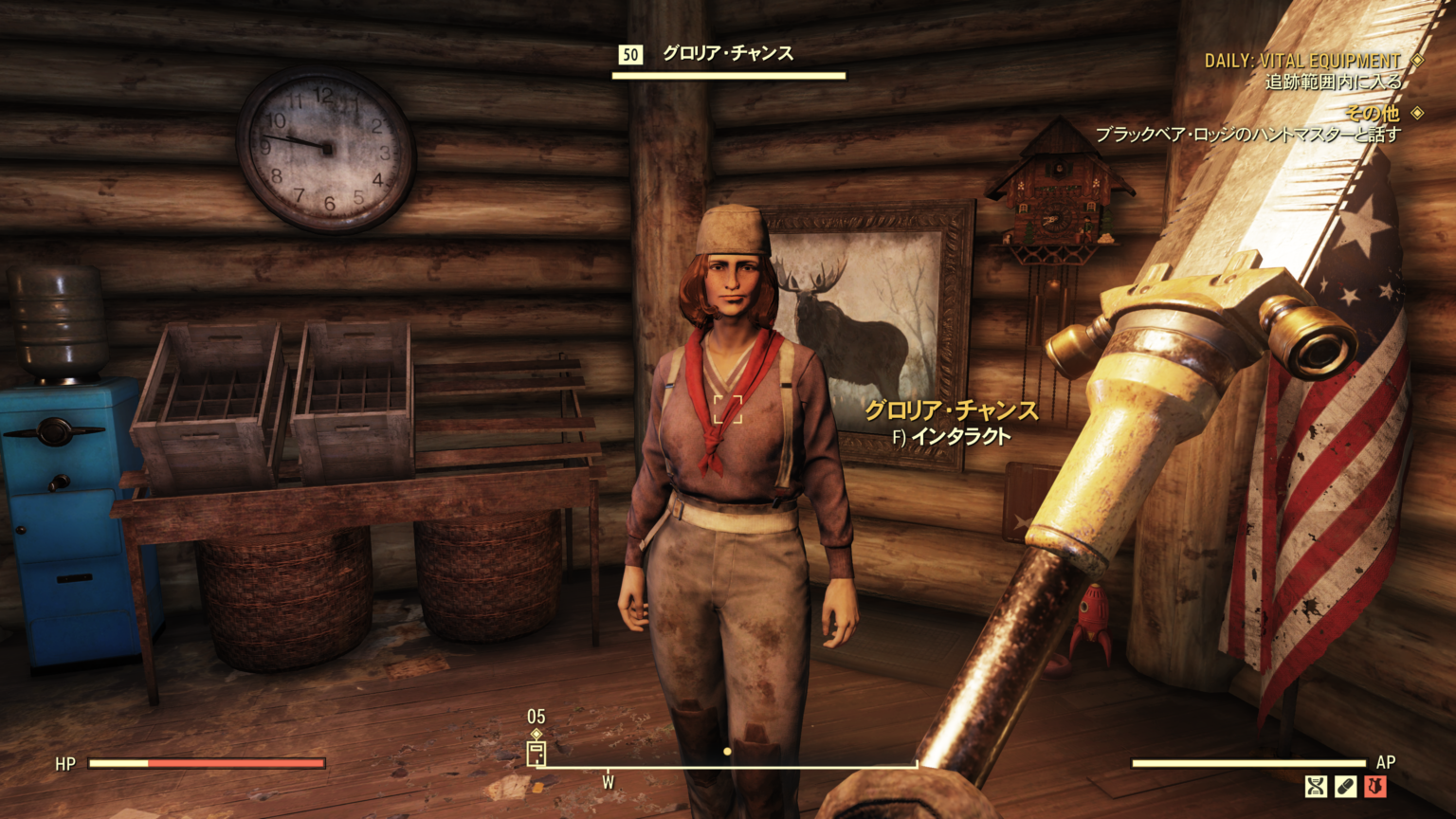Viewport: 1456px width, 819px height.
Task: Click the quest diamond above the 05 compass marker
Action: 536,733
